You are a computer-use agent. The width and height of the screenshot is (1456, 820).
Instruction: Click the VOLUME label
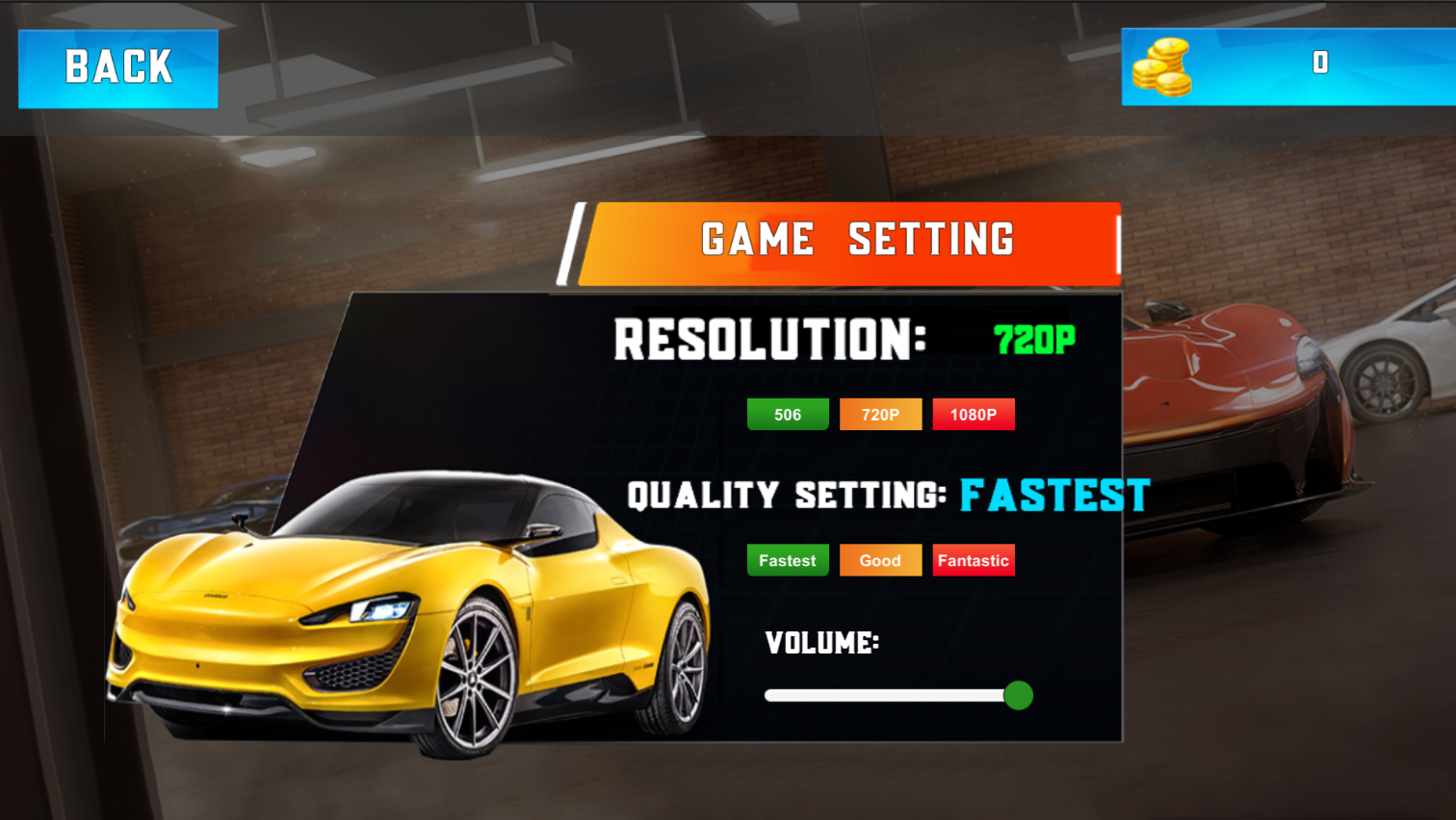pos(823,643)
